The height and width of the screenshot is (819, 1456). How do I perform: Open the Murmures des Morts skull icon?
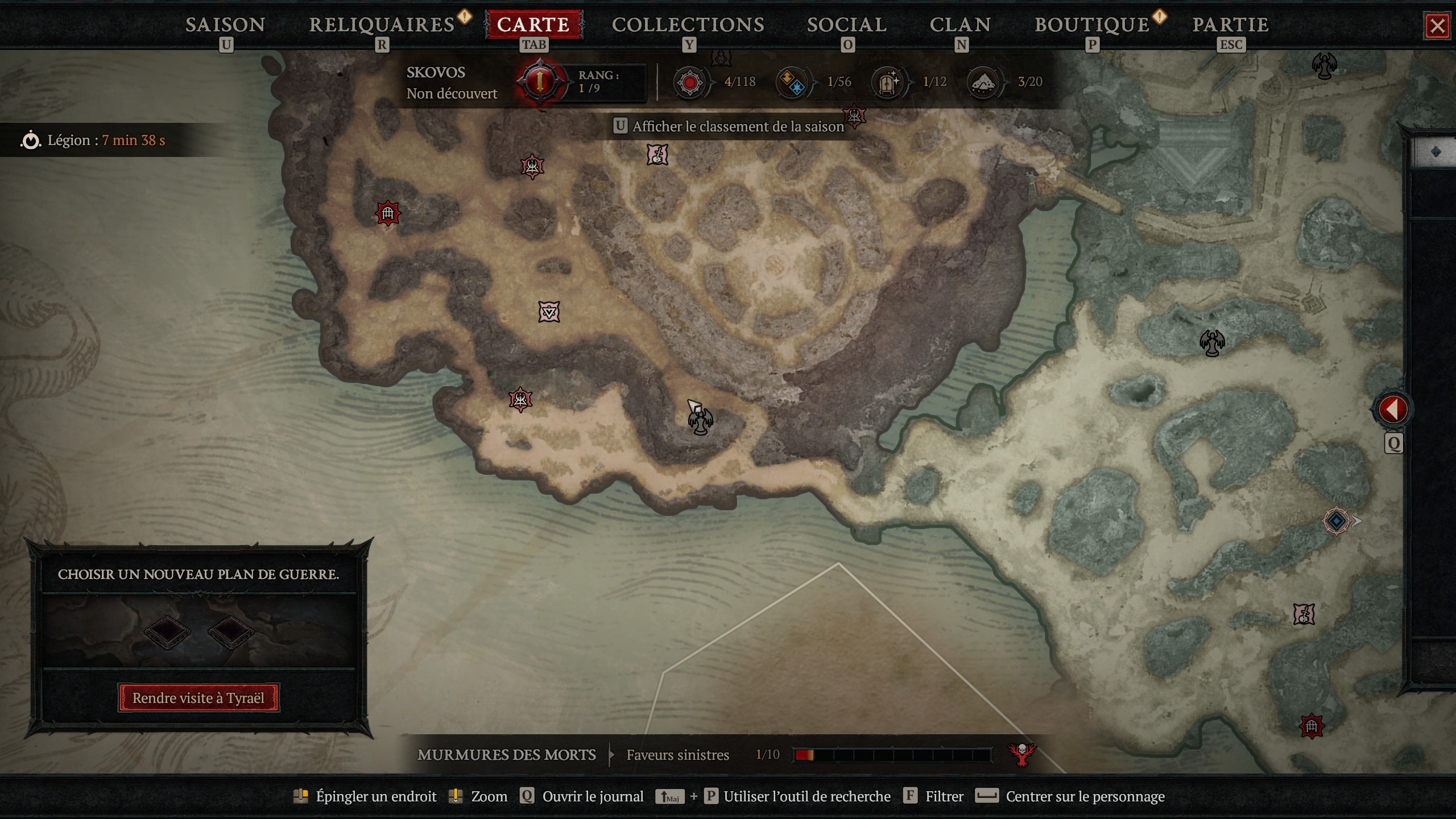pyautogui.click(x=1021, y=755)
